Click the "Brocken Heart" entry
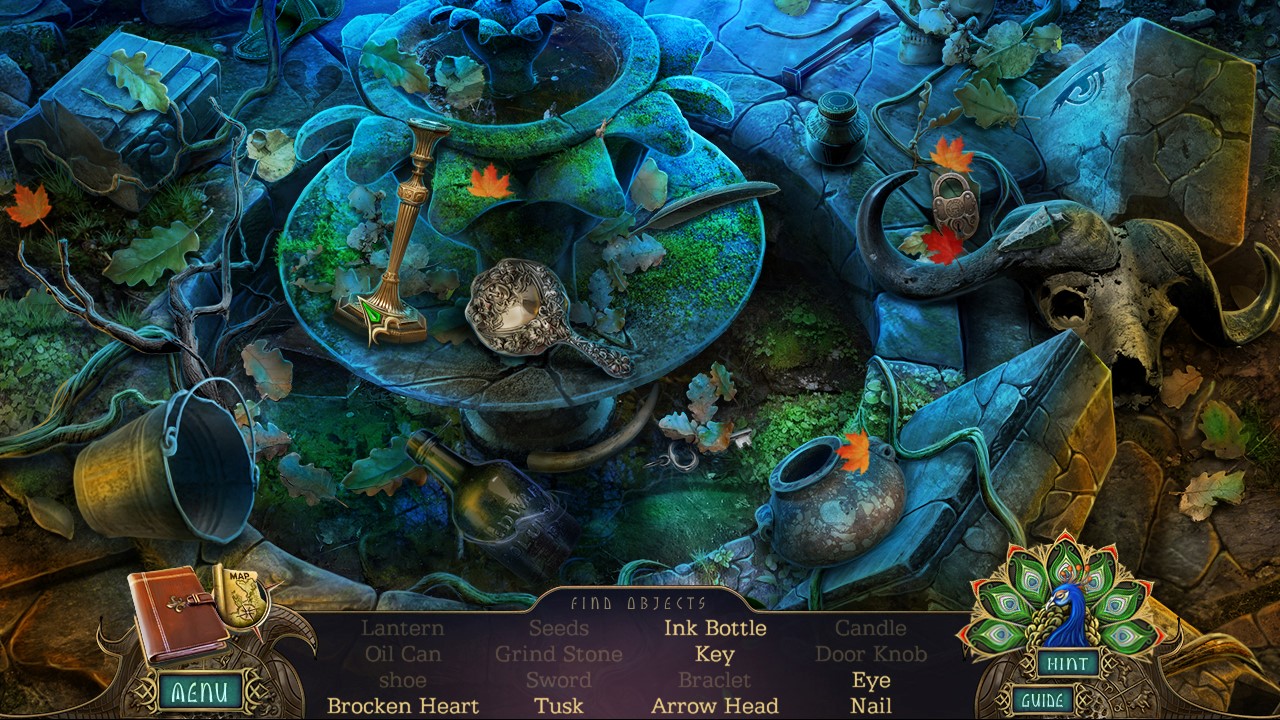Screen dimensions: 1280x720 point(402,704)
